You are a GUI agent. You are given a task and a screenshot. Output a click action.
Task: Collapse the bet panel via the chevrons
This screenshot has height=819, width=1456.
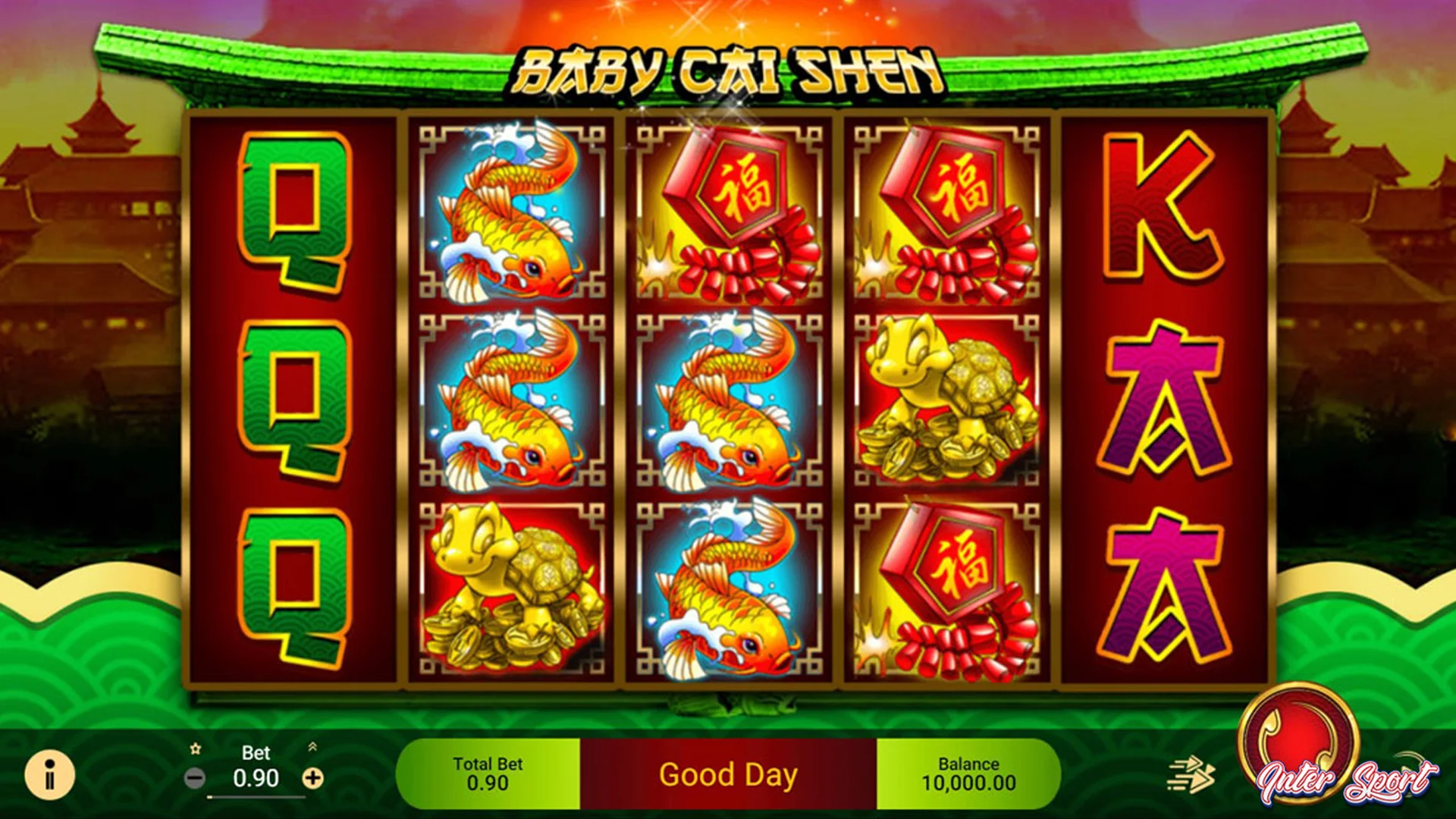[x=313, y=747]
